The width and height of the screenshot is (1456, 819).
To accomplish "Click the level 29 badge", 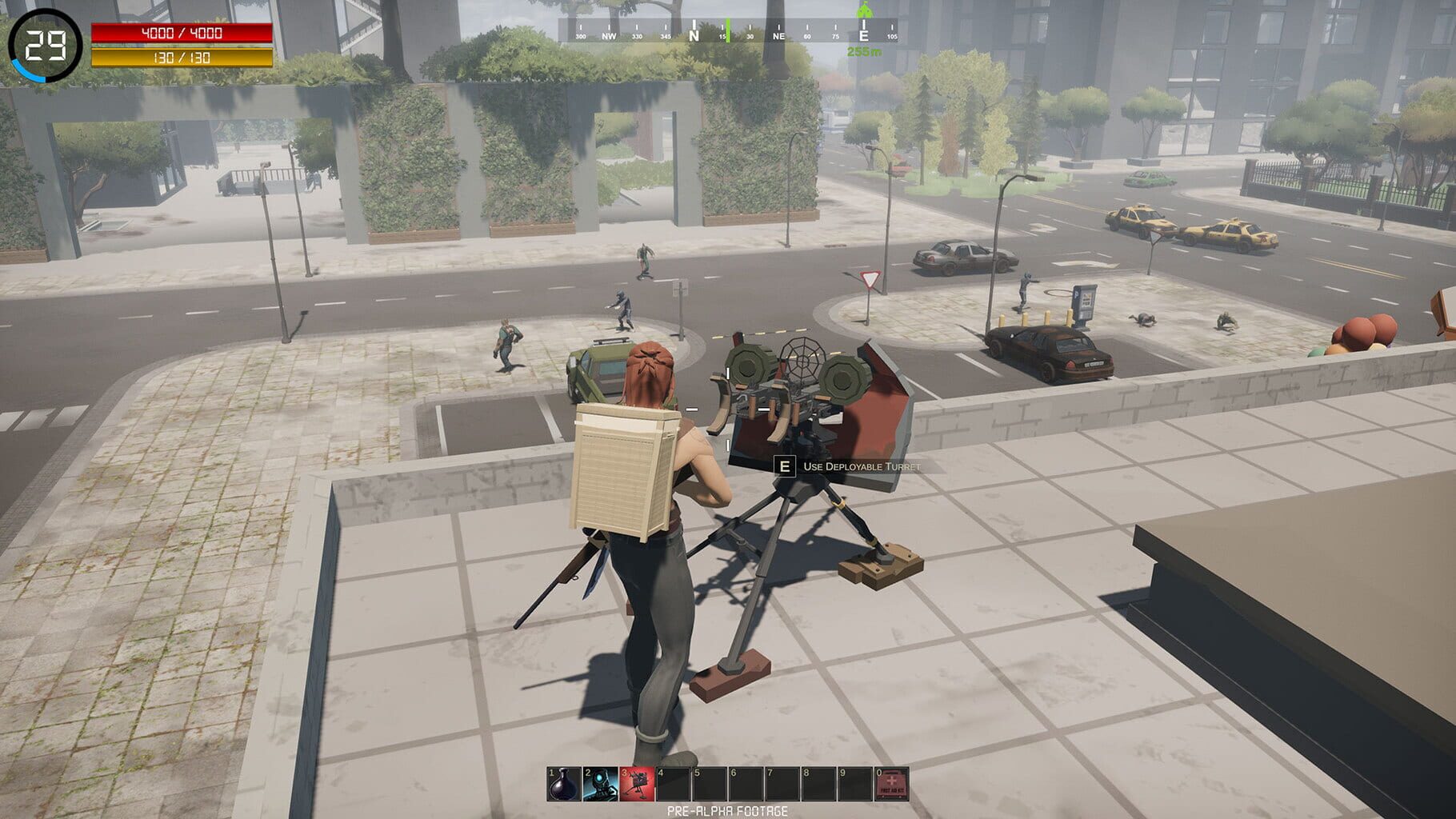I will tap(44, 44).
